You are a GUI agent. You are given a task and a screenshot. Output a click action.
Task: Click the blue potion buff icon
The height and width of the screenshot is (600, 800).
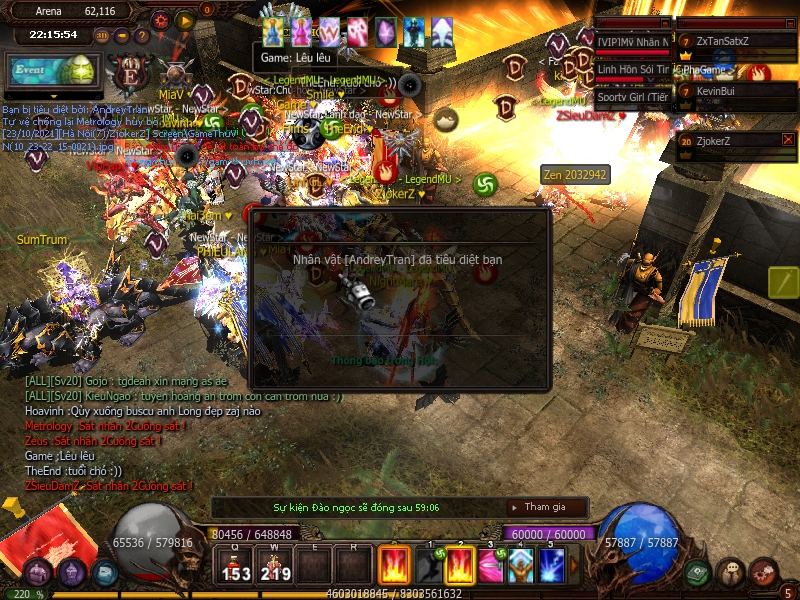point(273,32)
